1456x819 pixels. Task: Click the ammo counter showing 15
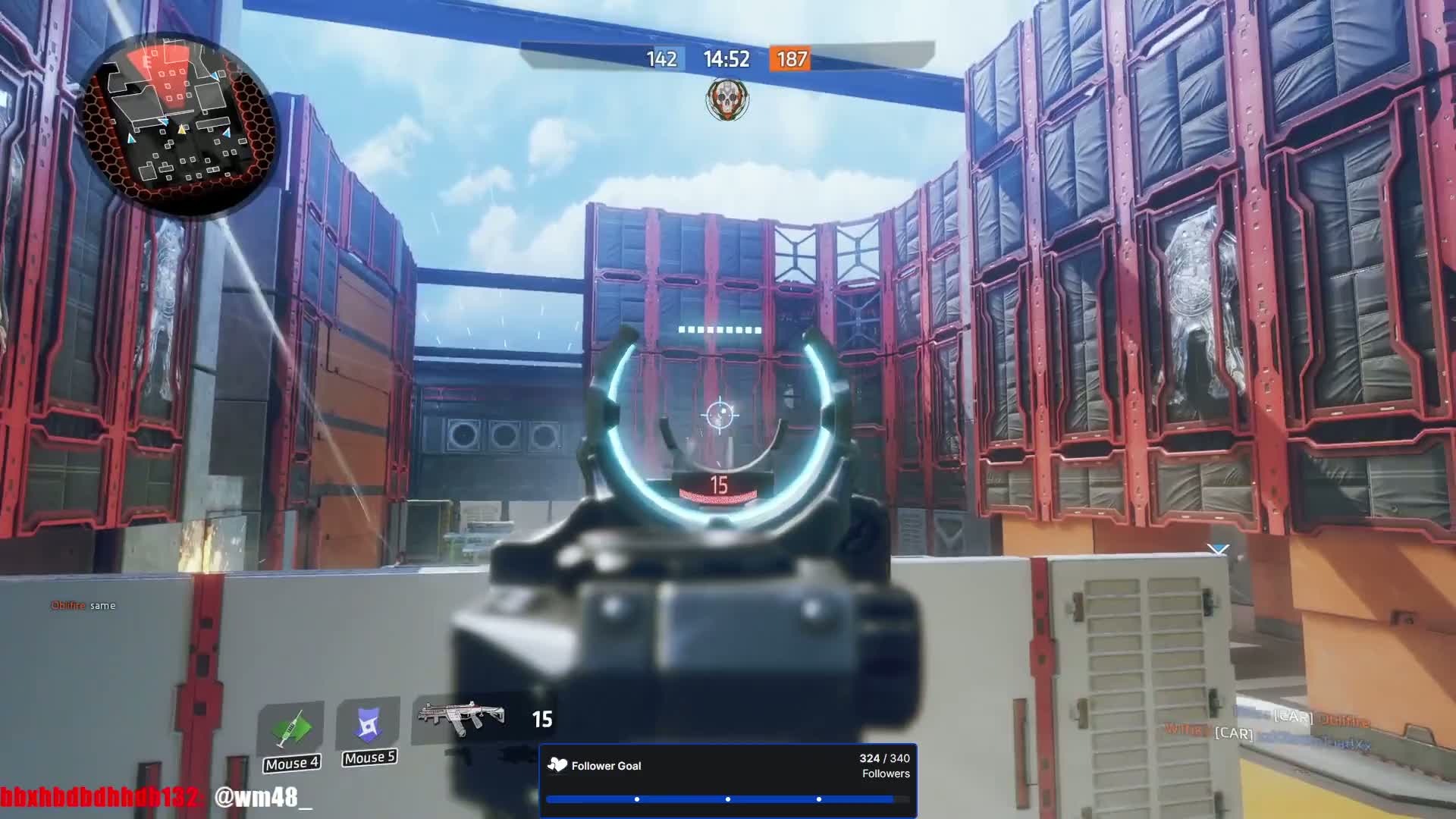[x=543, y=719]
